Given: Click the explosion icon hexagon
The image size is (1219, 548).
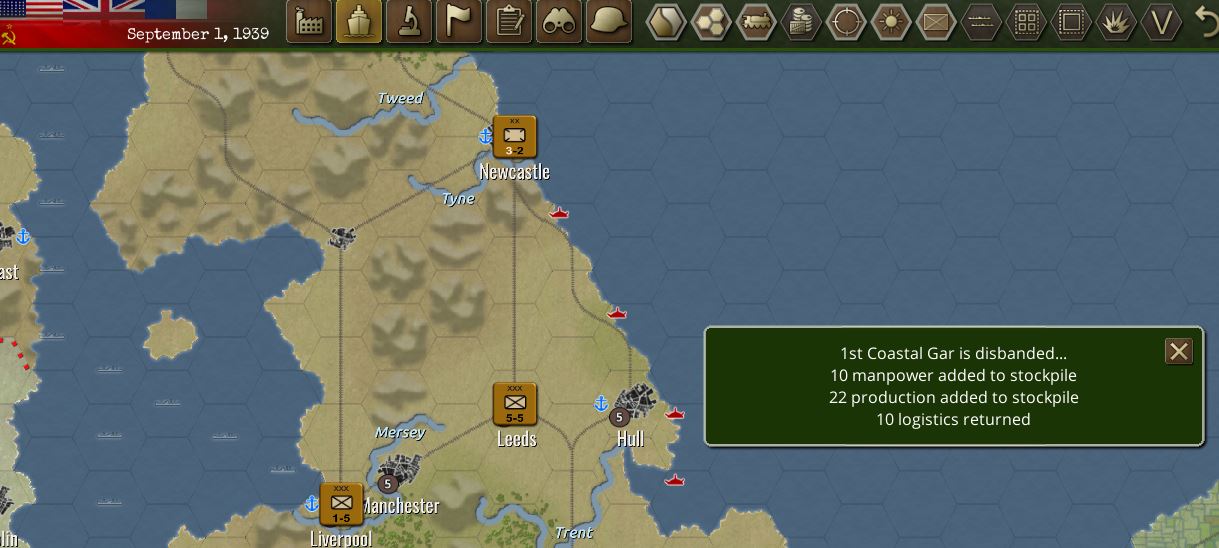Looking at the screenshot, I should coord(1115,21).
